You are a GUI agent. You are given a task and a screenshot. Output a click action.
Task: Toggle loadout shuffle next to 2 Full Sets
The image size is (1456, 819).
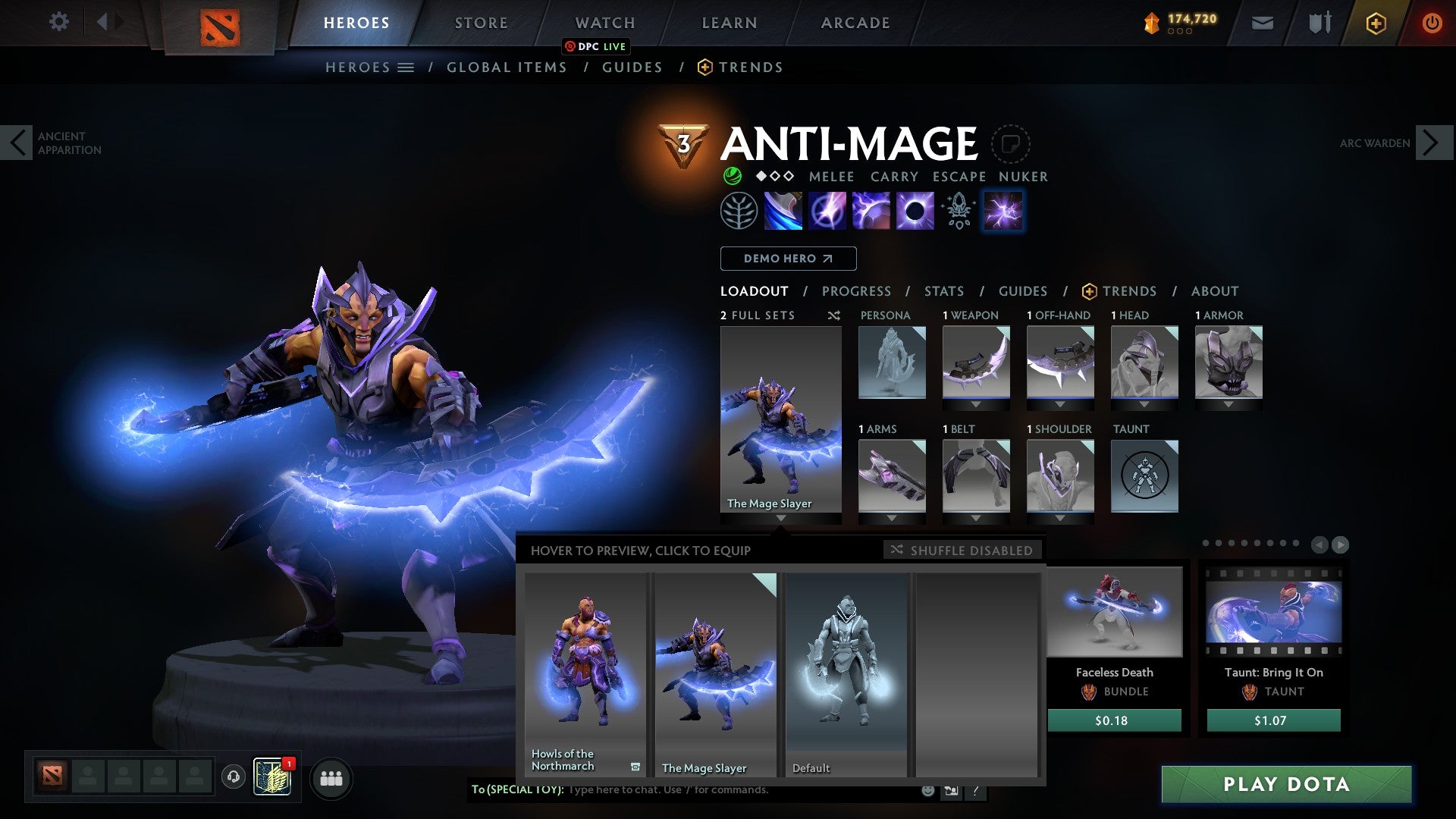coord(833,315)
